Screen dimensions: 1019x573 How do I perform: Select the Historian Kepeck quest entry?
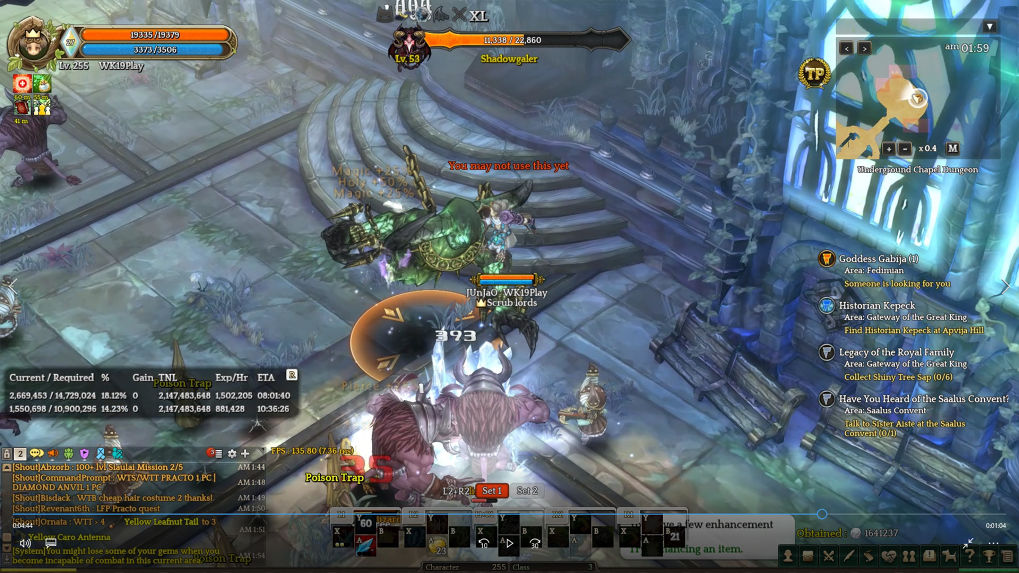pos(876,305)
